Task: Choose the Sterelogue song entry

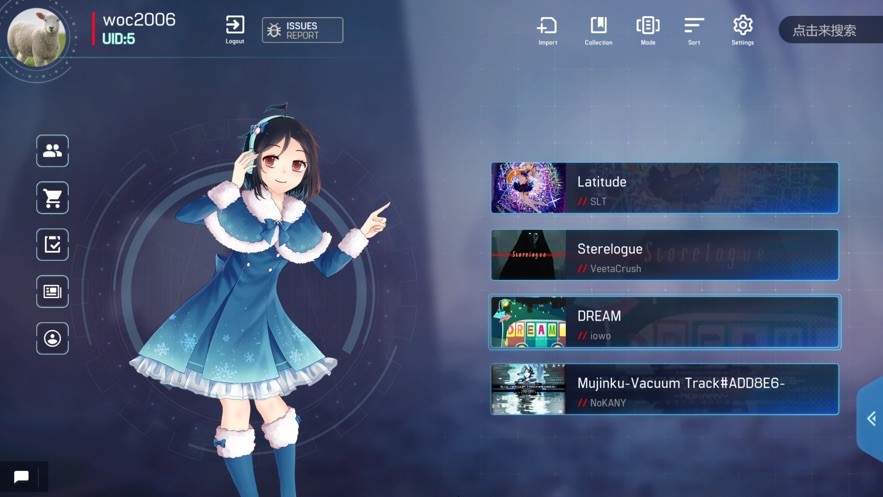Action: 664,255
